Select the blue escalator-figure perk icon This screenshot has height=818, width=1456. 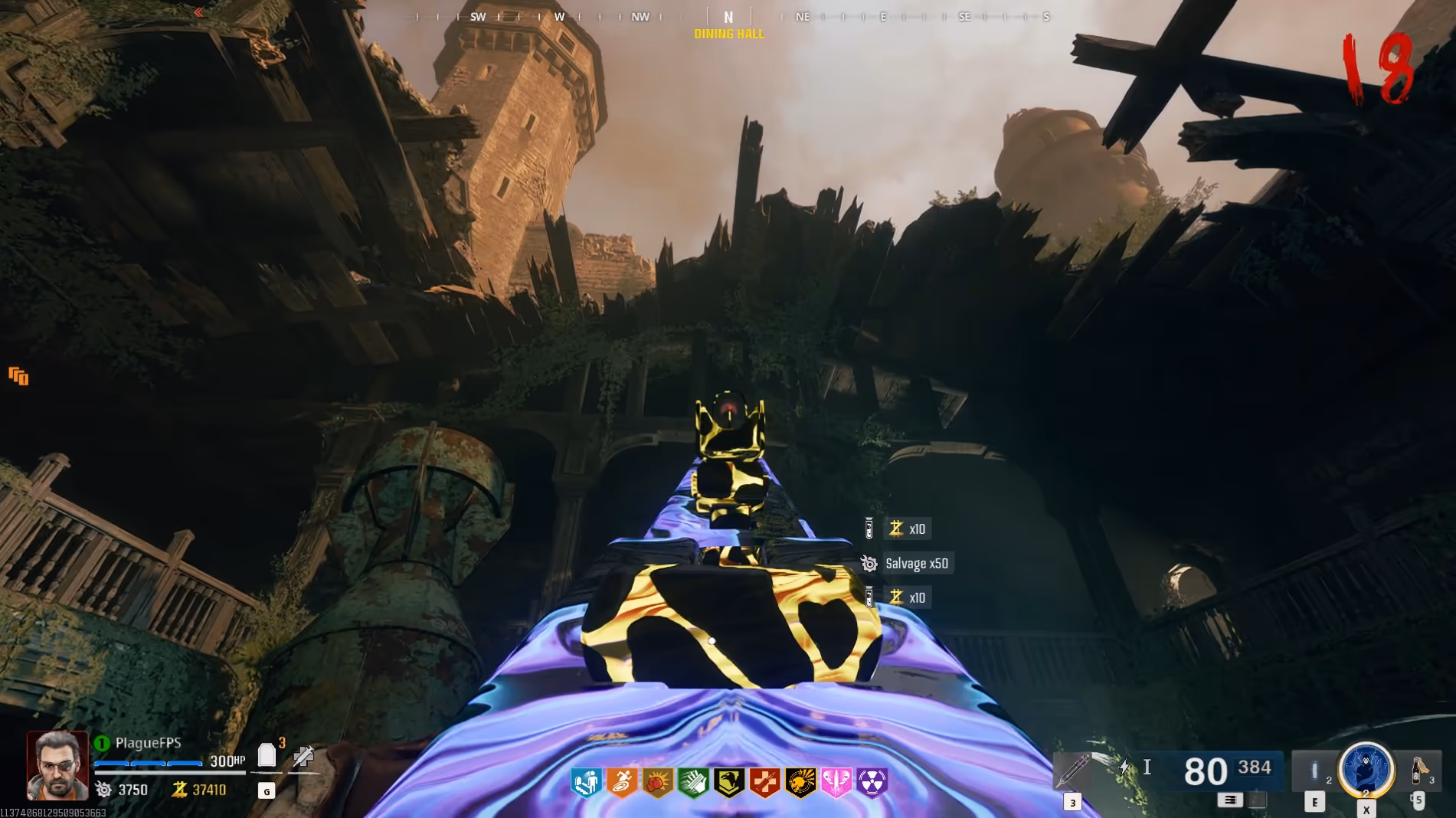pyautogui.click(x=587, y=783)
